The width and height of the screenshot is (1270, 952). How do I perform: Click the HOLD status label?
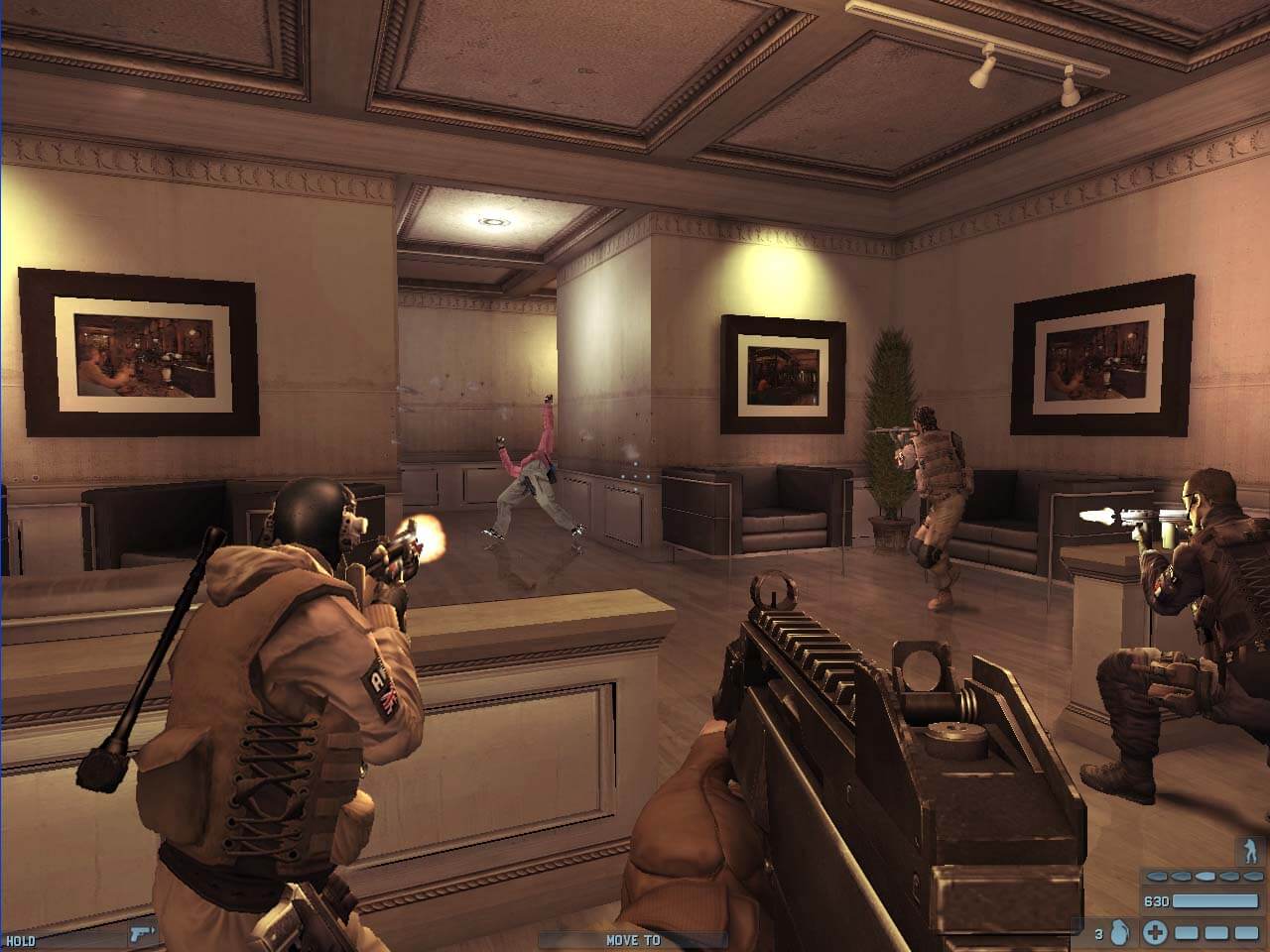pyautogui.click(x=21, y=940)
